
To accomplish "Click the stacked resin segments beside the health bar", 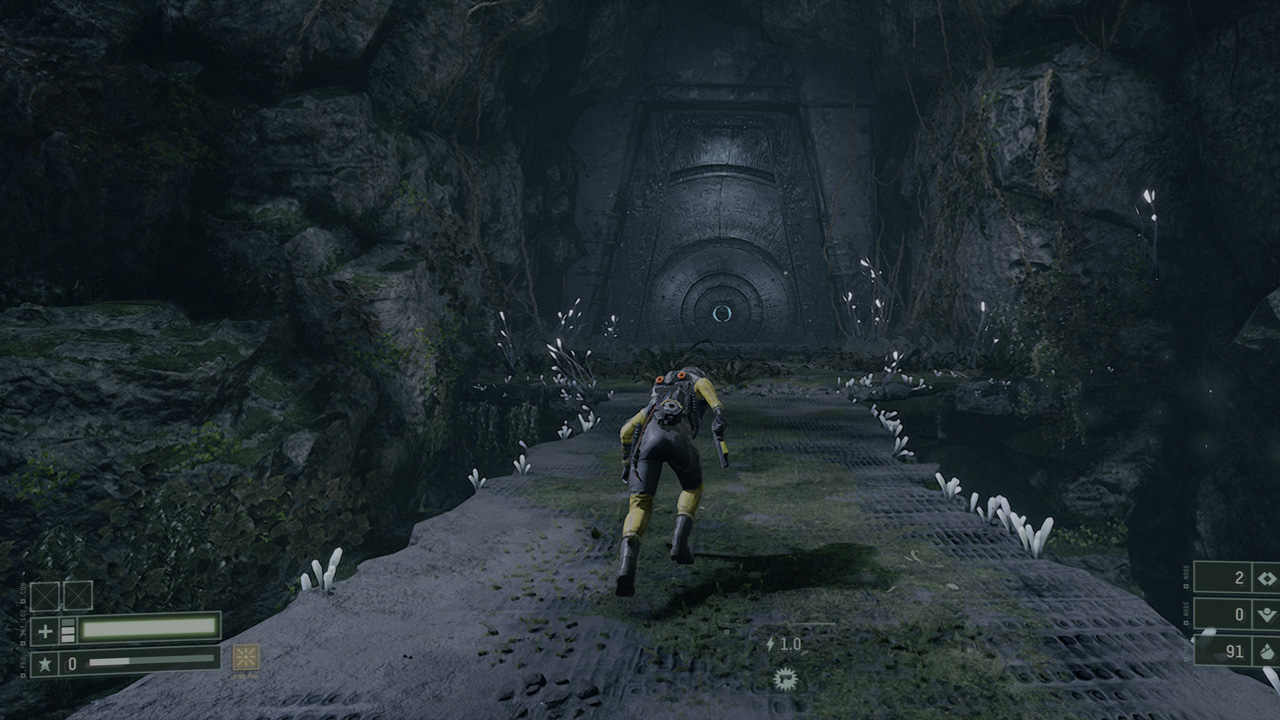I will [x=68, y=630].
